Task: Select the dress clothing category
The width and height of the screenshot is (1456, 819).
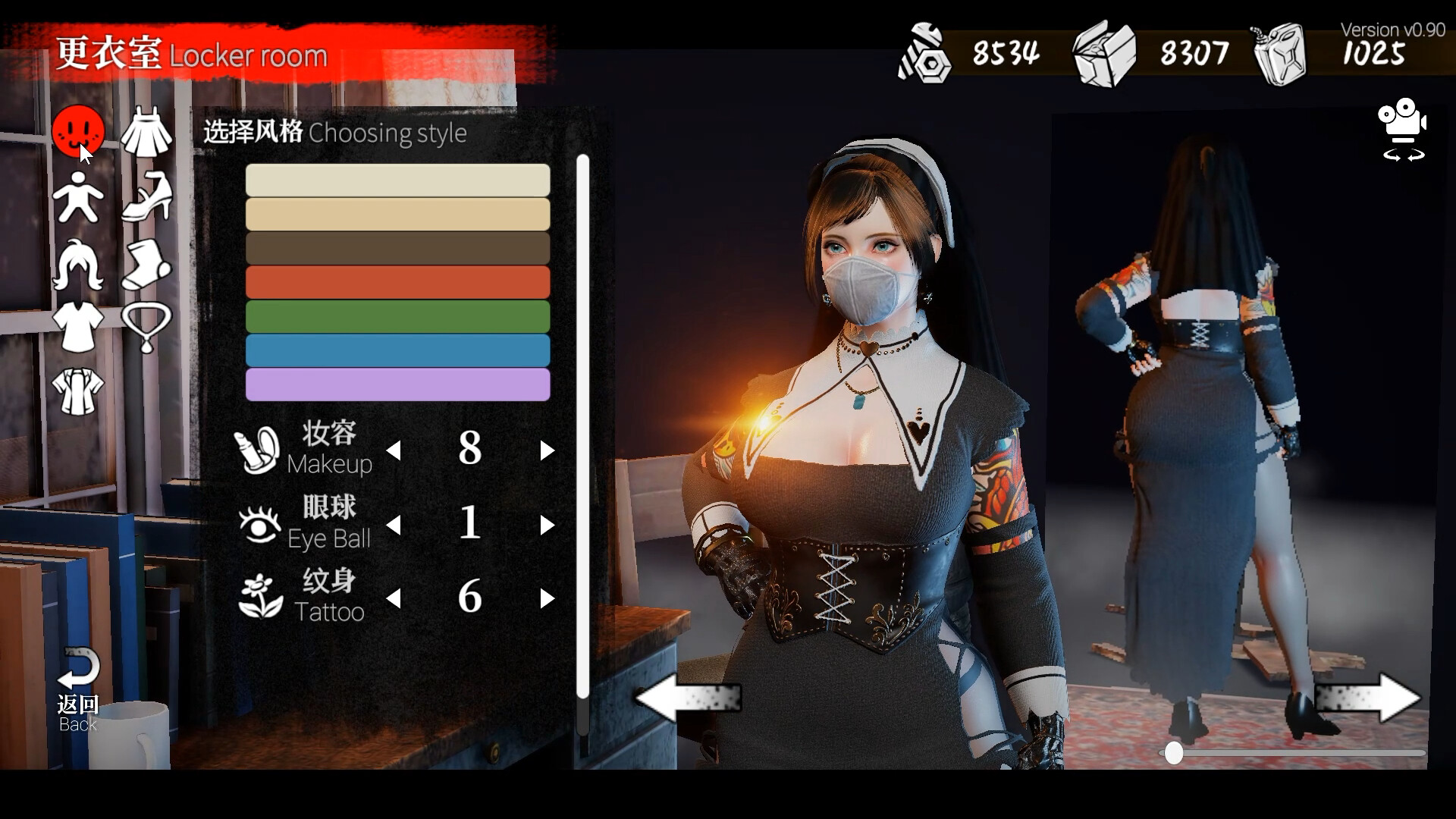Action: (x=146, y=130)
